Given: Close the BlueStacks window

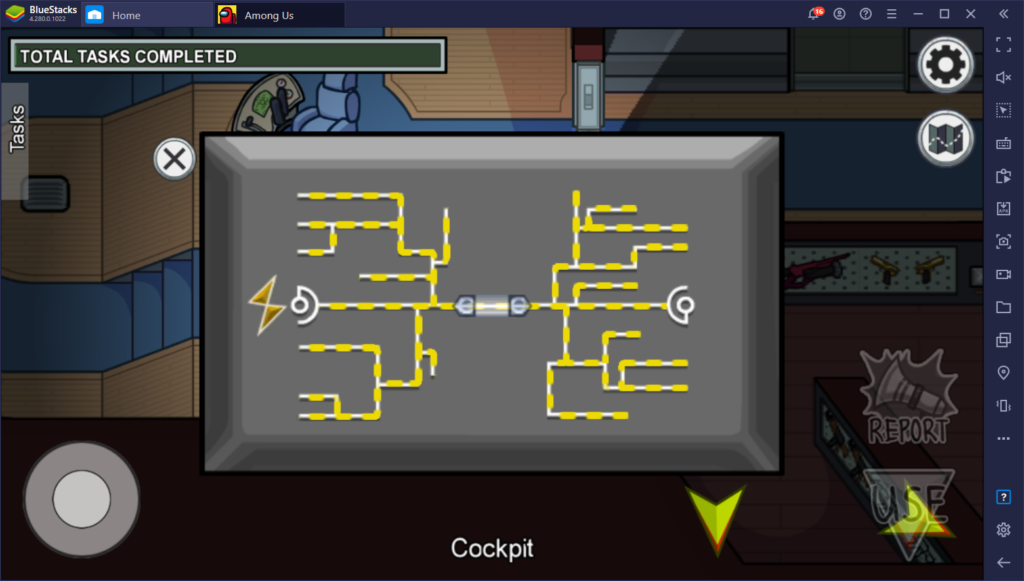Looking at the screenshot, I should (x=970, y=14).
